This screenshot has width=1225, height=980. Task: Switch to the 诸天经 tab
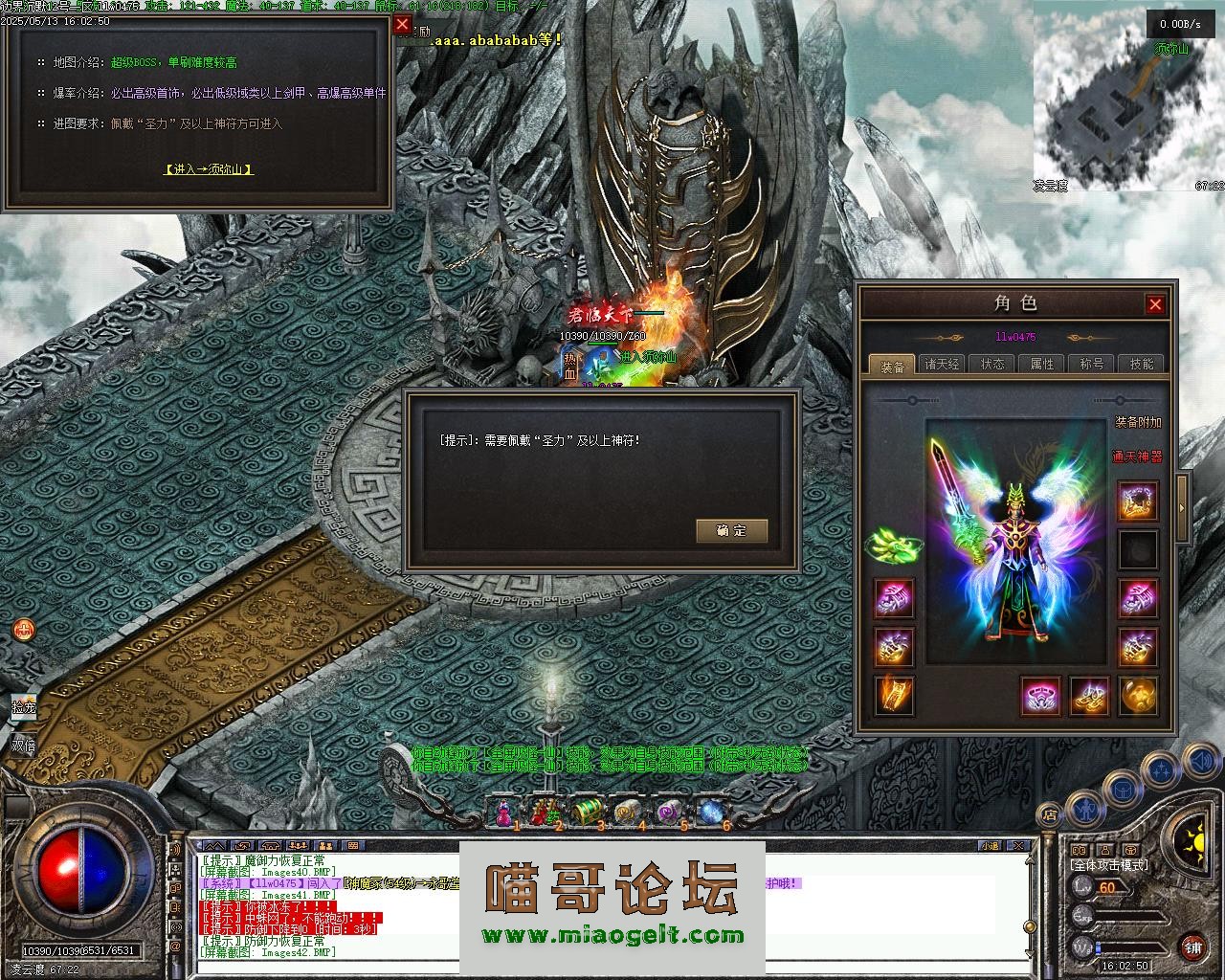pyautogui.click(x=942, y=365)
